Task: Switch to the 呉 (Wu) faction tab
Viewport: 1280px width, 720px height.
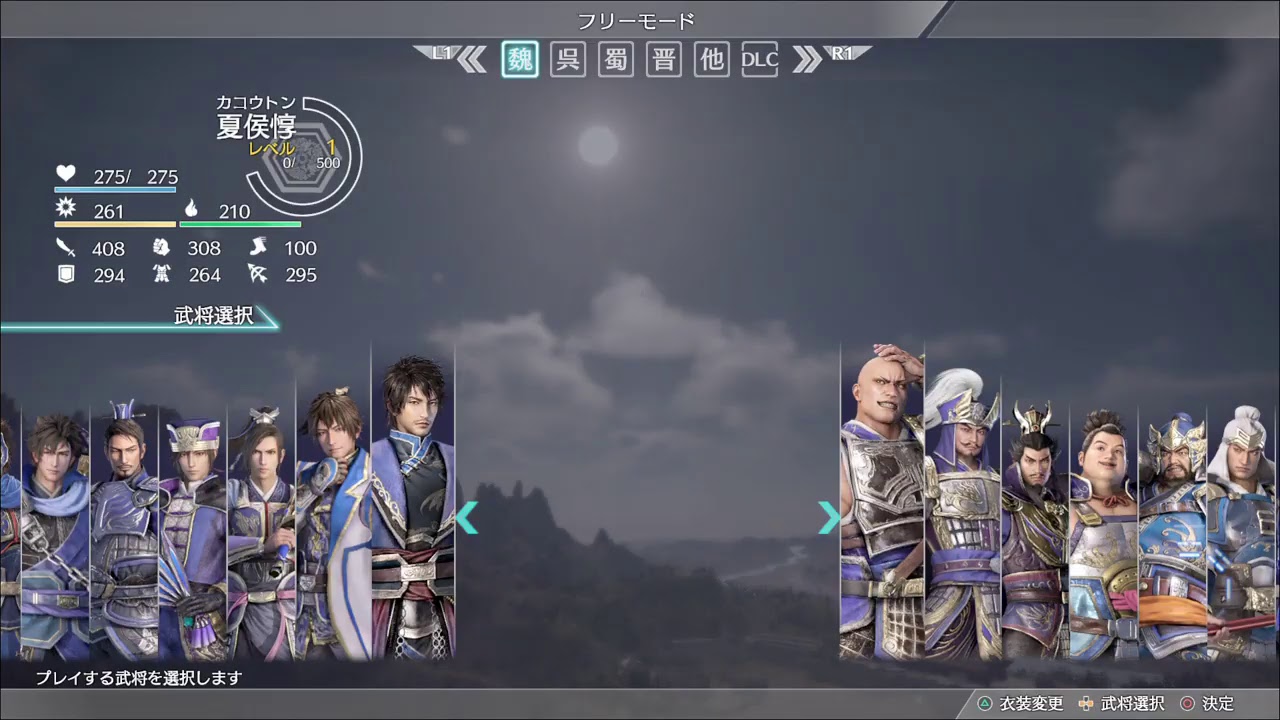Action: click(x=567, y=59)
